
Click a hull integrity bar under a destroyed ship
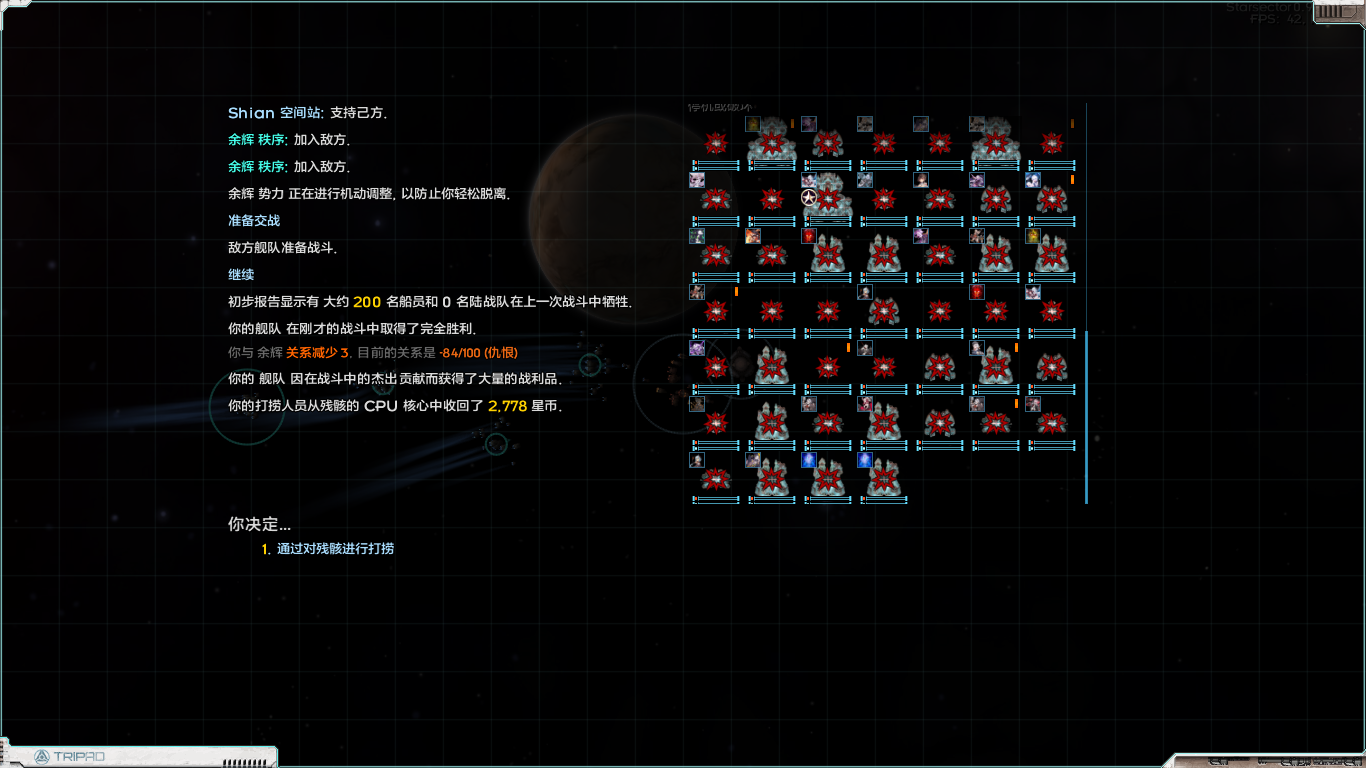click(720, 162)
